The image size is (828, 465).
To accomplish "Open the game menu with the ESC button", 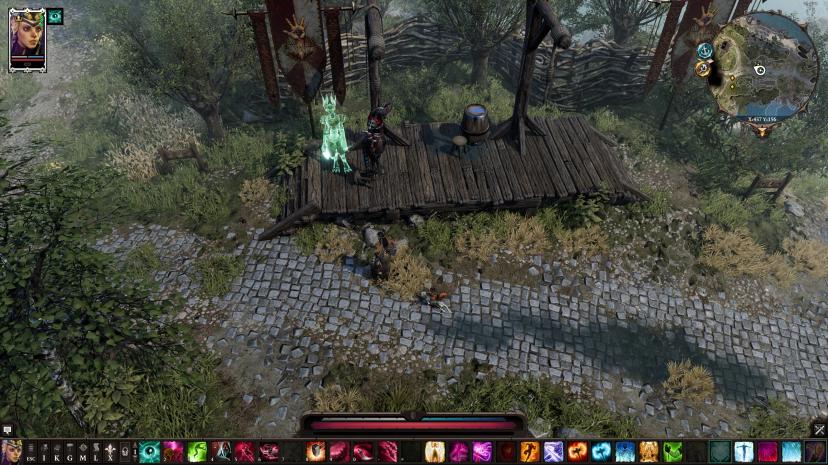I will pos(30,452).
